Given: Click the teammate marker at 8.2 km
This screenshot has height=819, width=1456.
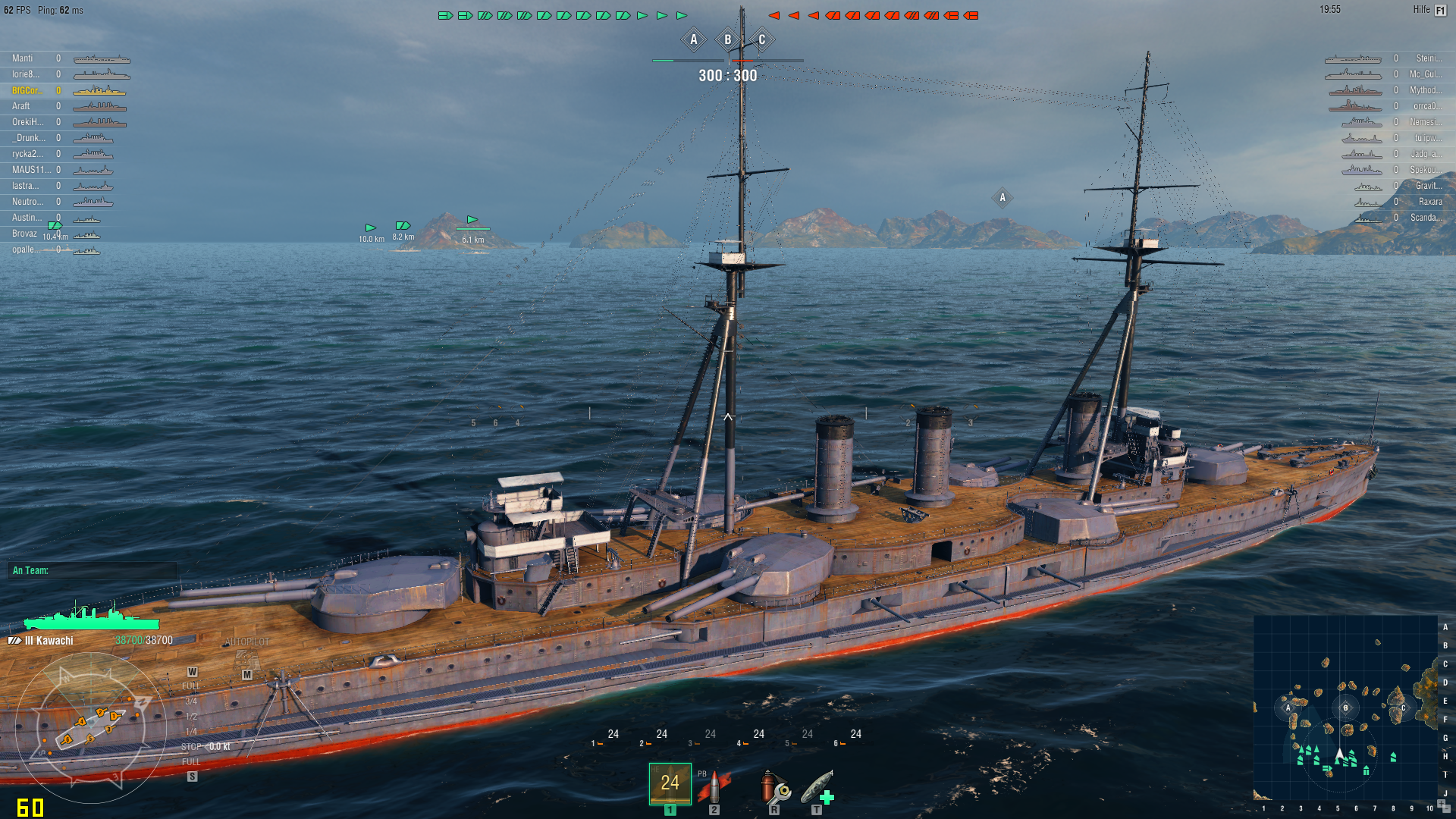Looking at the screenshot, I should (403, 225).
